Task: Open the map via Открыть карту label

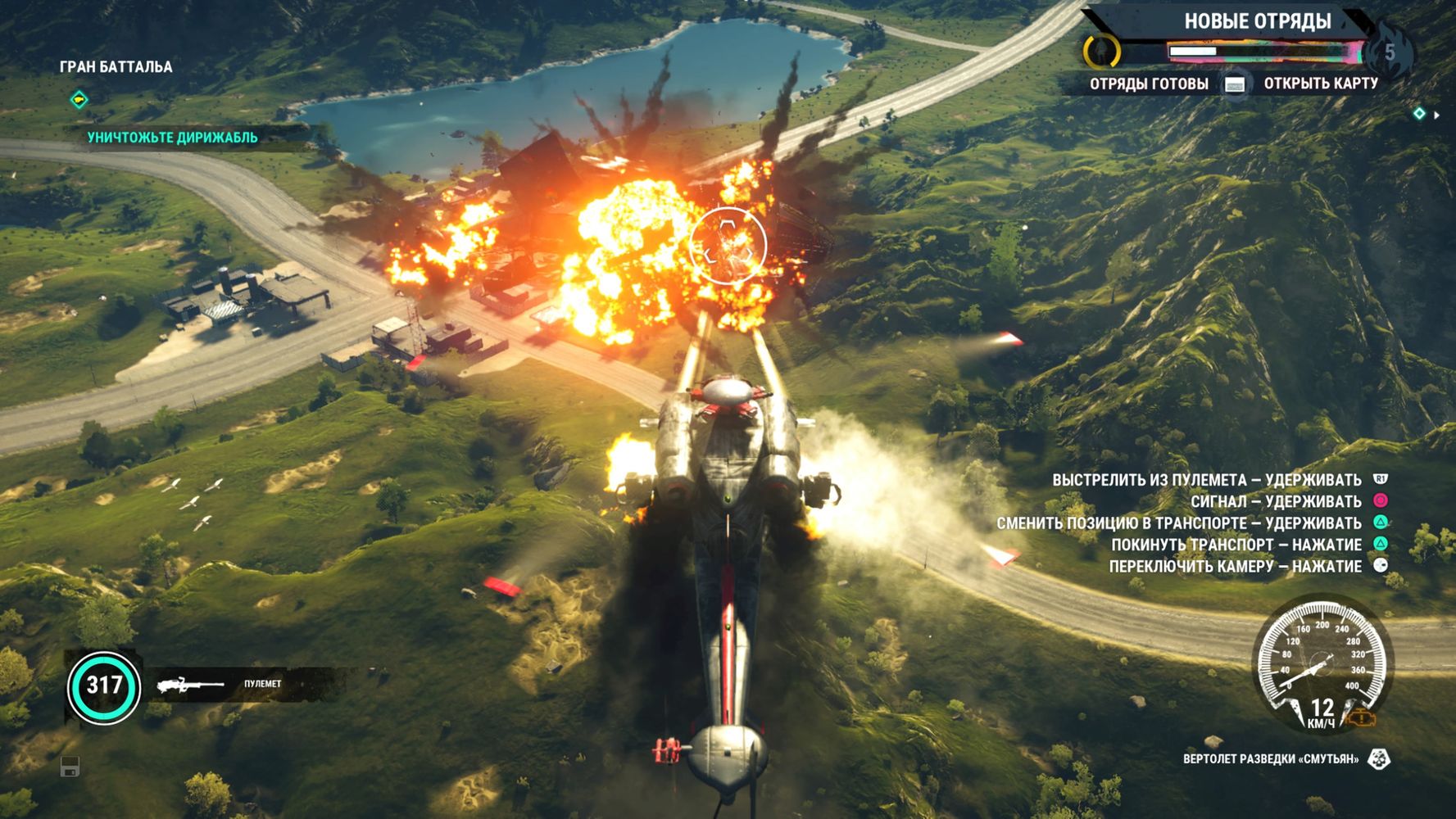Action: (x=1320, y=84)
